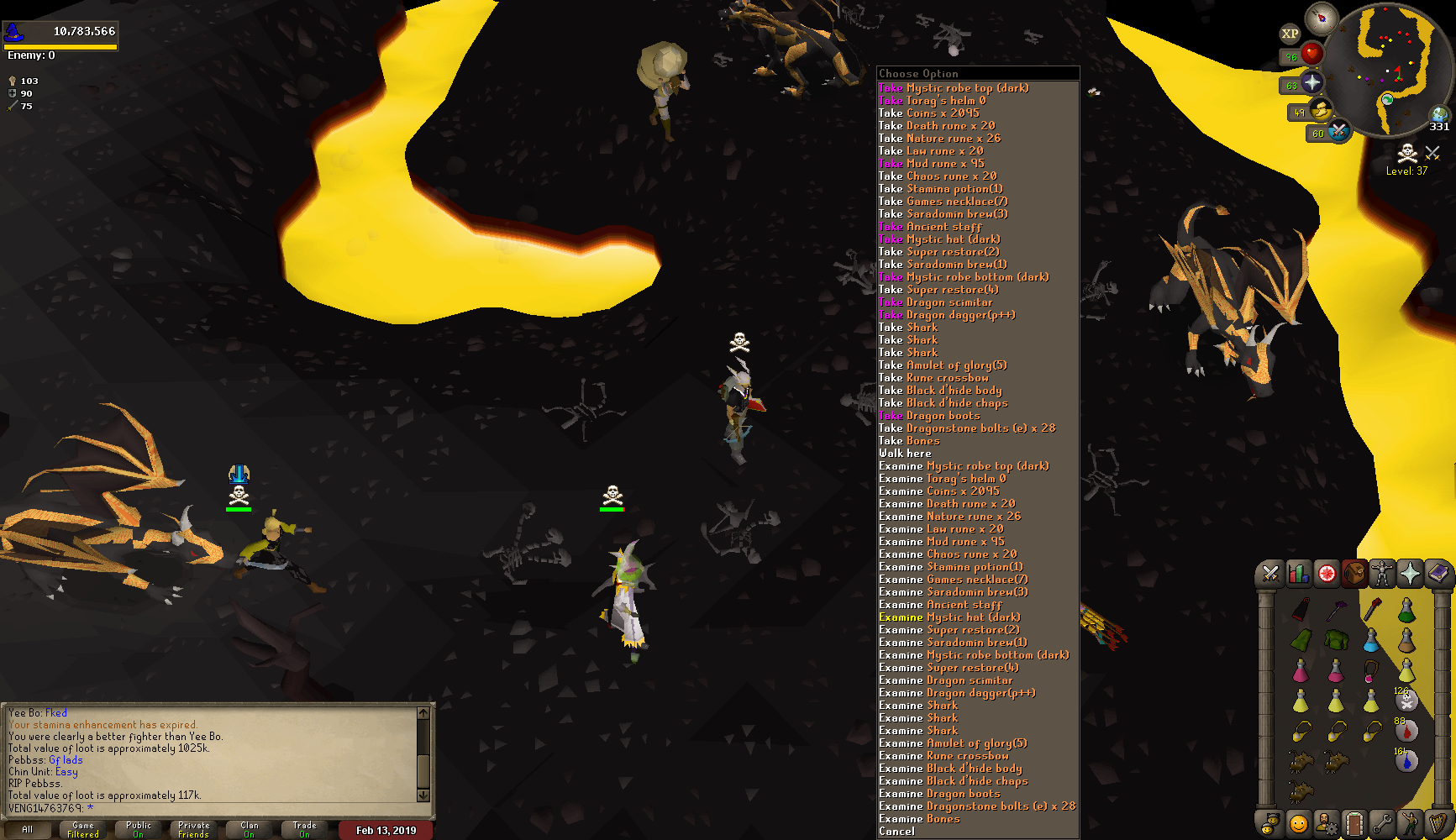Open the world map globe
Image resolution: width=1456 pixels, height=840 pixels.
click(1440, 114)
